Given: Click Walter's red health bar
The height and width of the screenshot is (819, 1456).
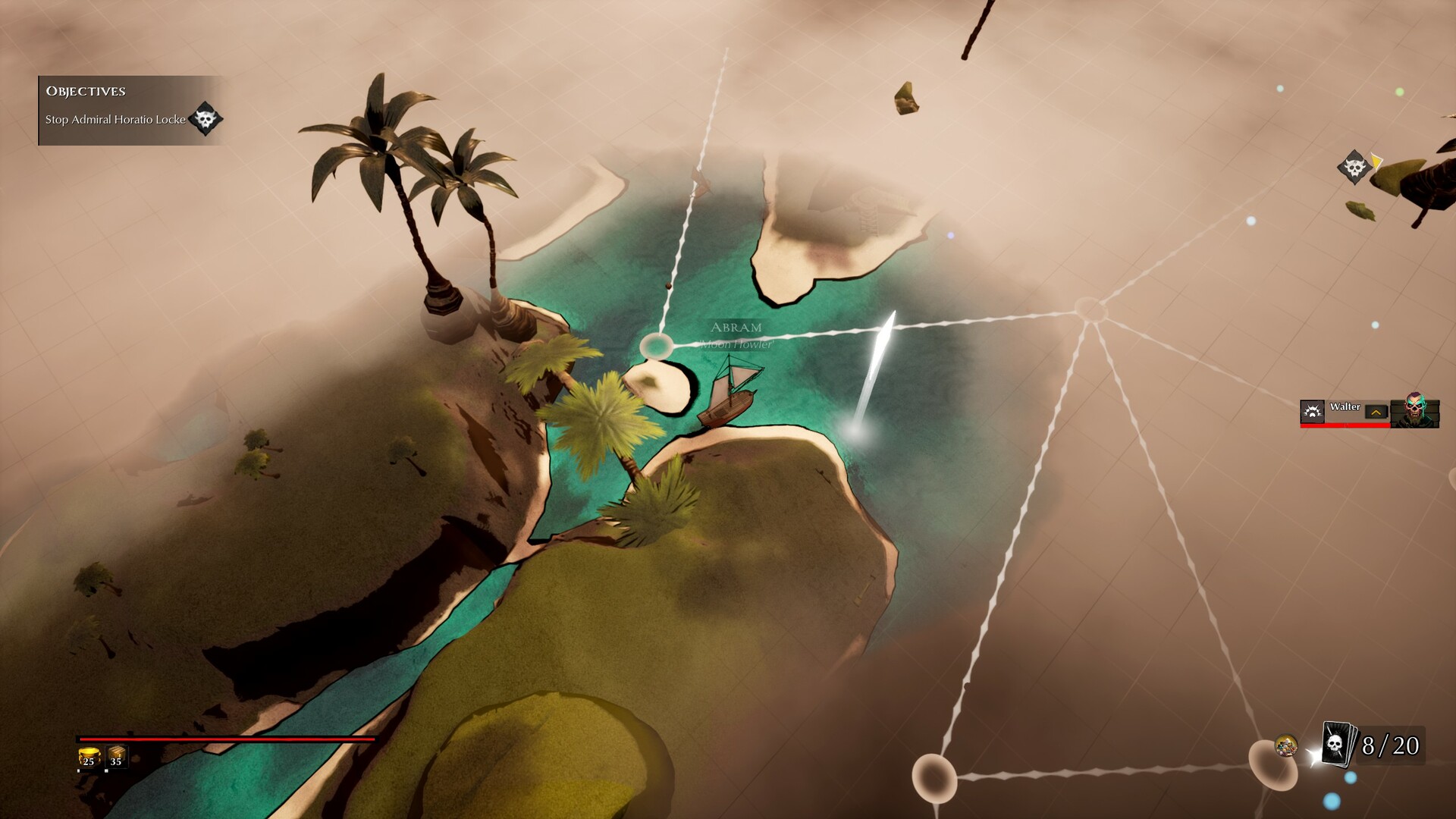Looking at the screenshot, I should tap(1345, 427).
